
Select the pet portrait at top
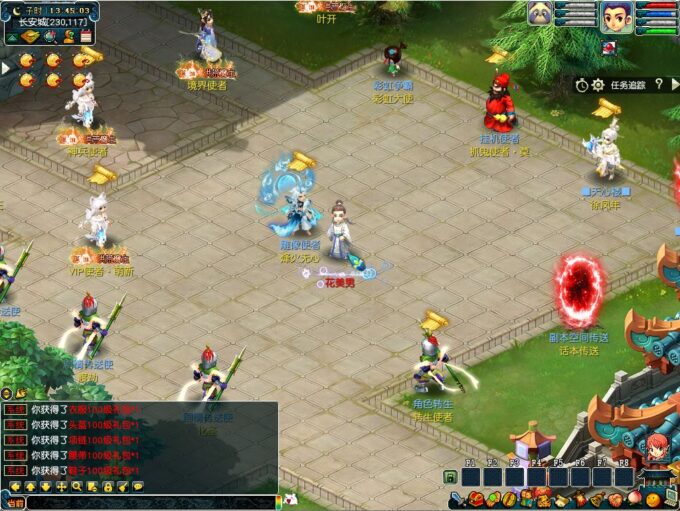[x=541, y=14]
